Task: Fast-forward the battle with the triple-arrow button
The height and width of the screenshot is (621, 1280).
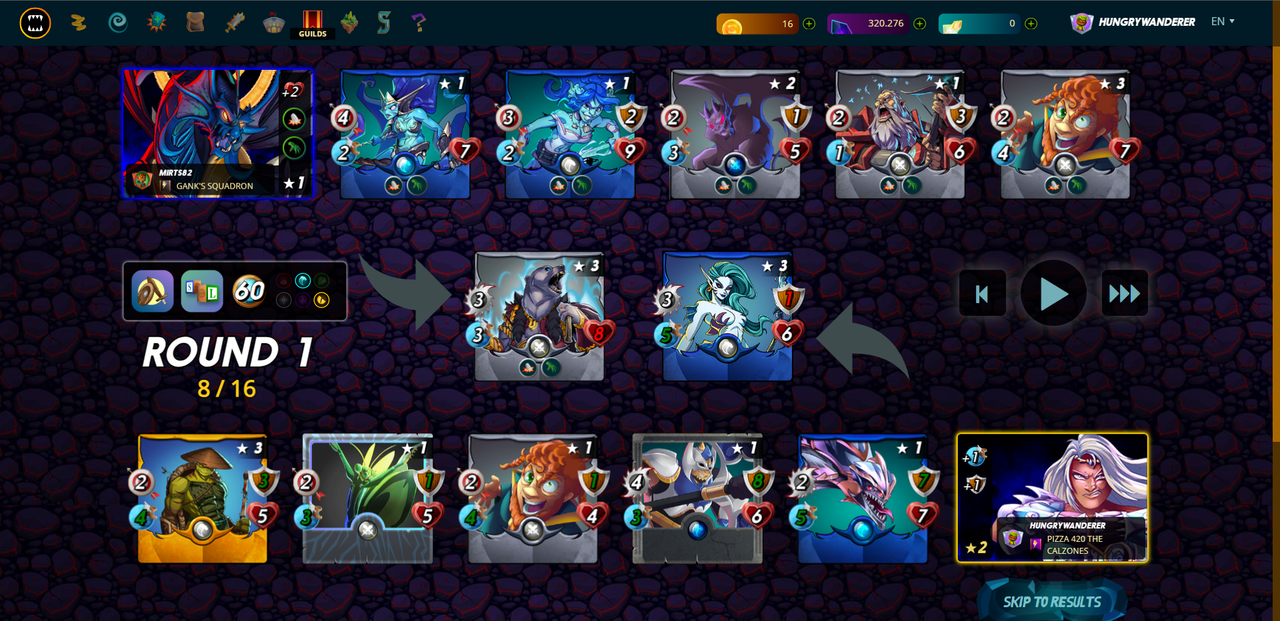Action: tap(1125, 294)
